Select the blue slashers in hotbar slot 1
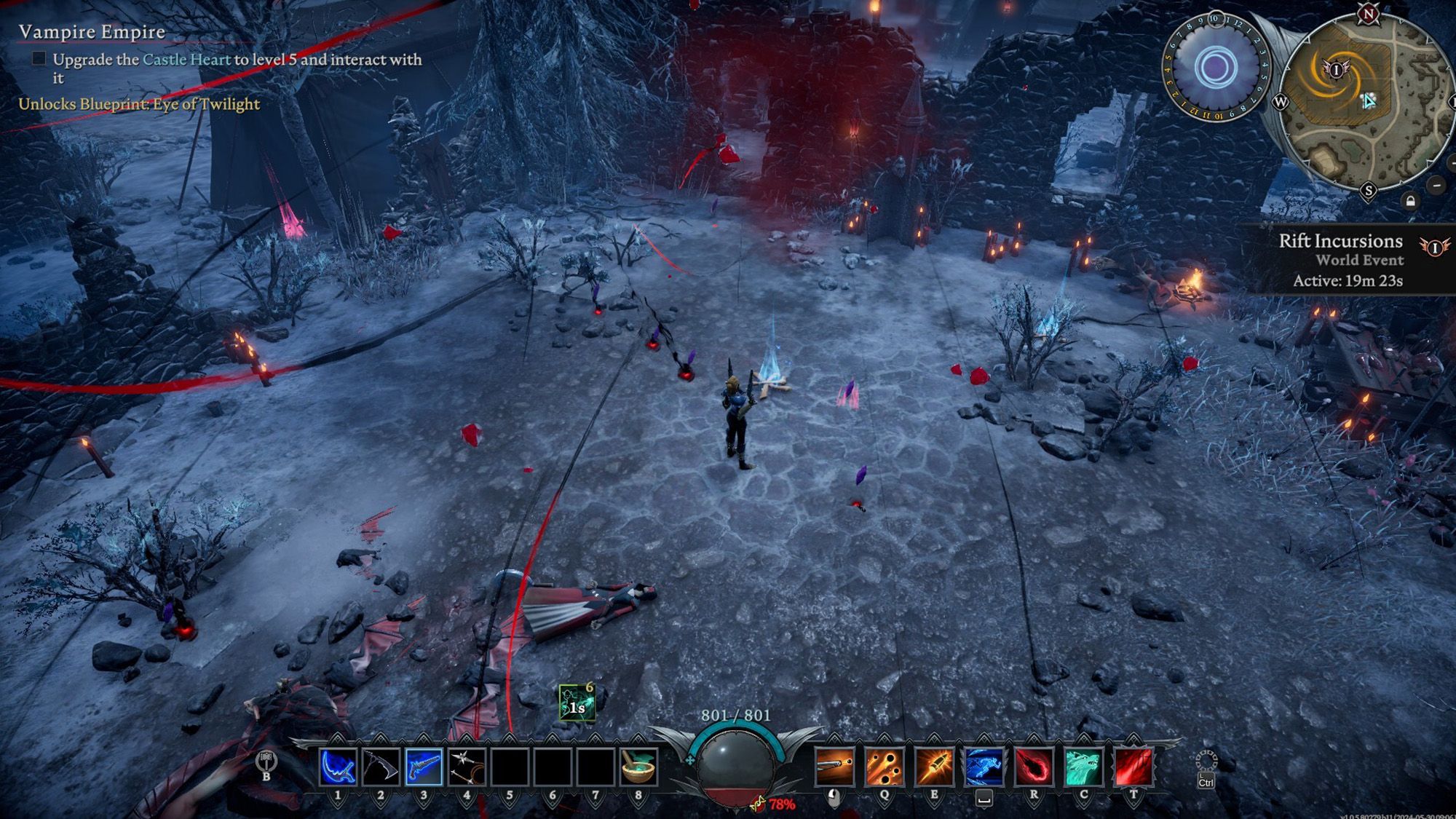 338,767
